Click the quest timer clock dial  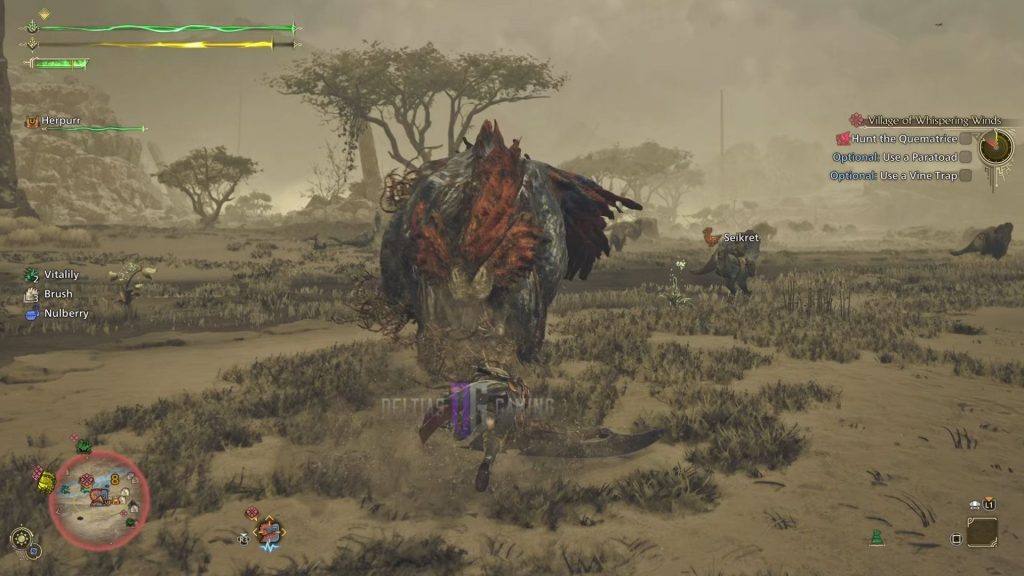(x=996, y=148)
